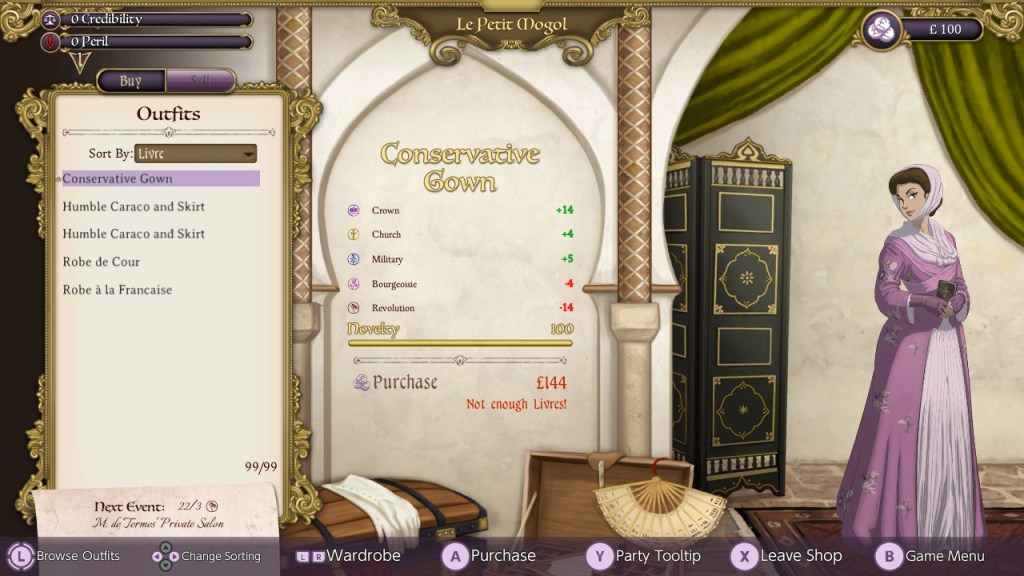Image resolution: width=1024 pixels, height=576 pixels.
Task: Choose the Robe de Cour outfit
Action: click(x=102, y=262)
